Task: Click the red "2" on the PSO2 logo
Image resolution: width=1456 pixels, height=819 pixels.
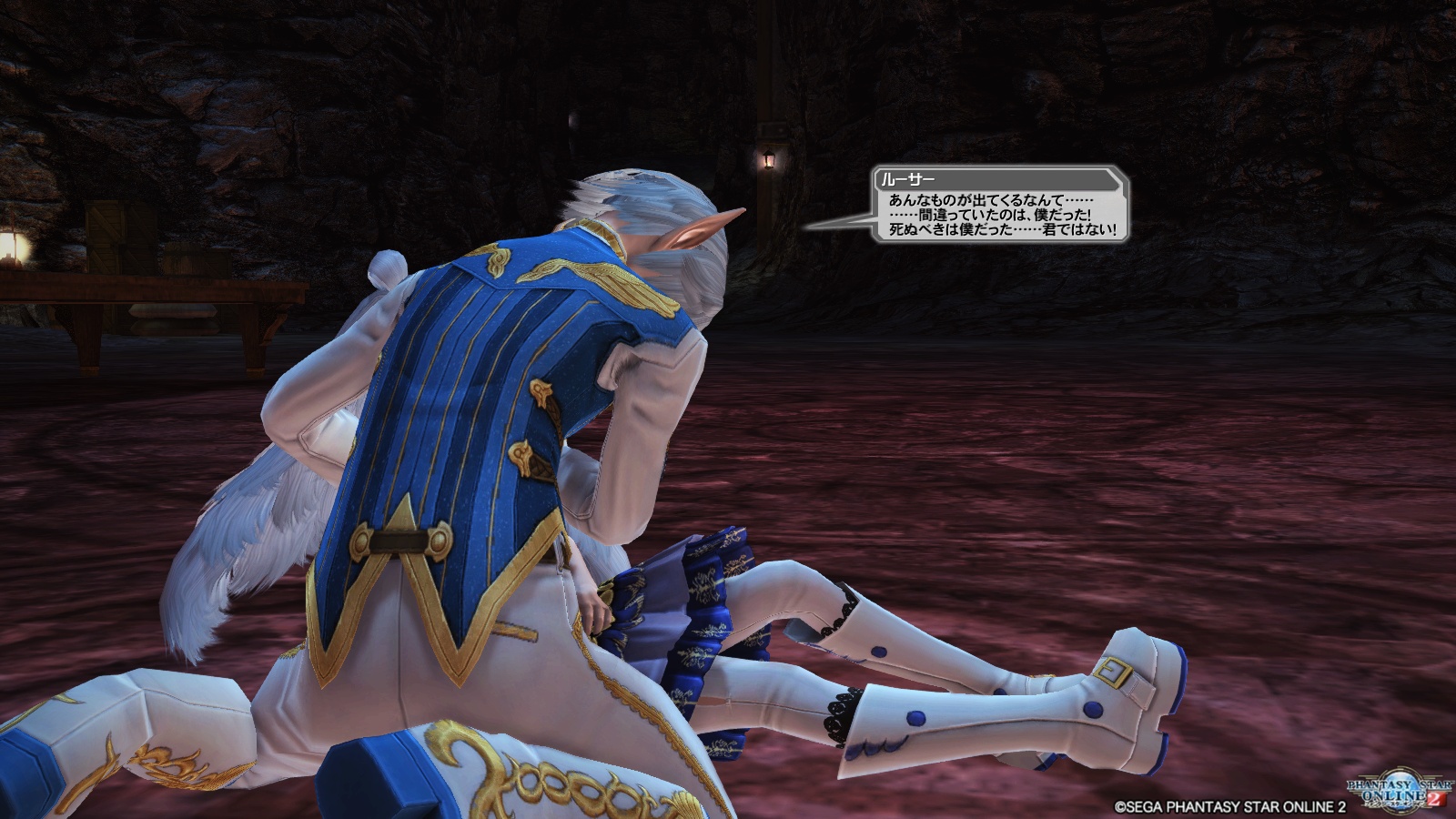Action: point(1436,799)
